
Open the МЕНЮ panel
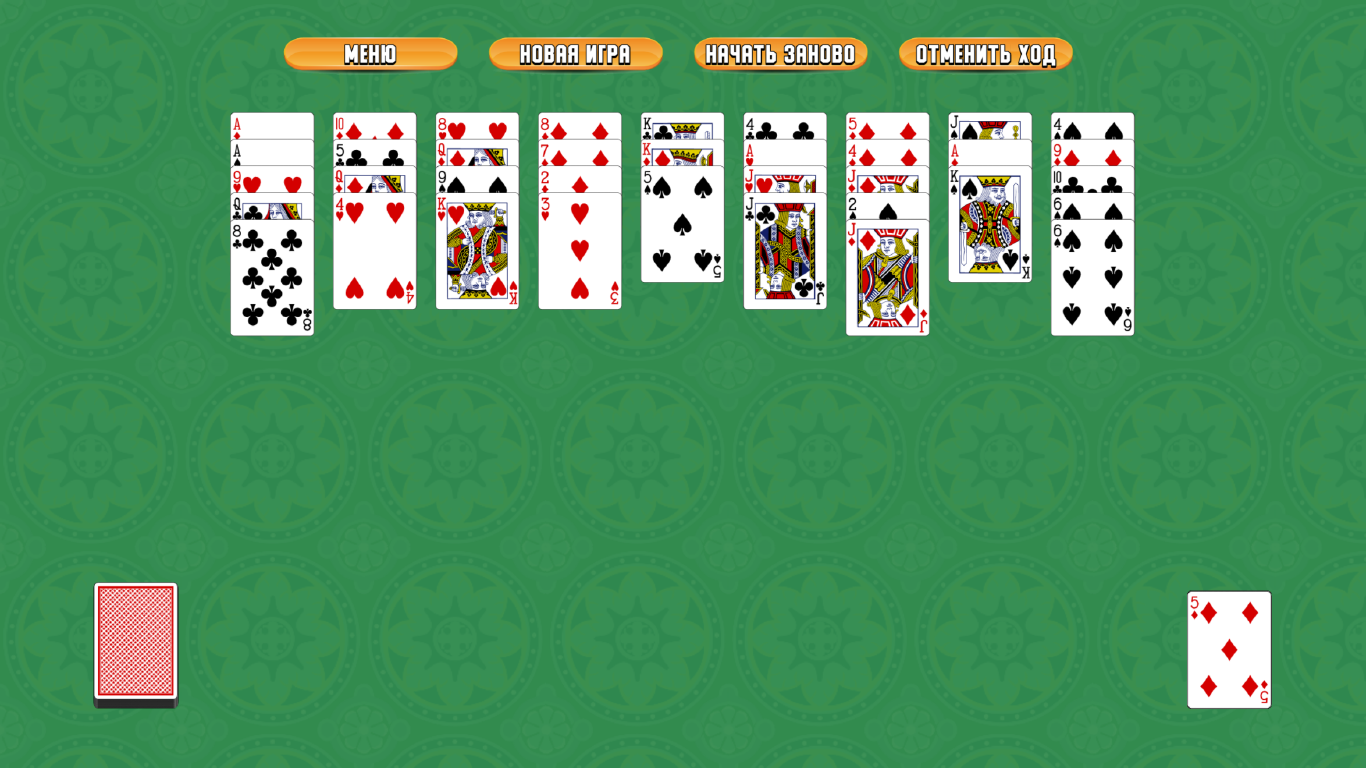370,55
